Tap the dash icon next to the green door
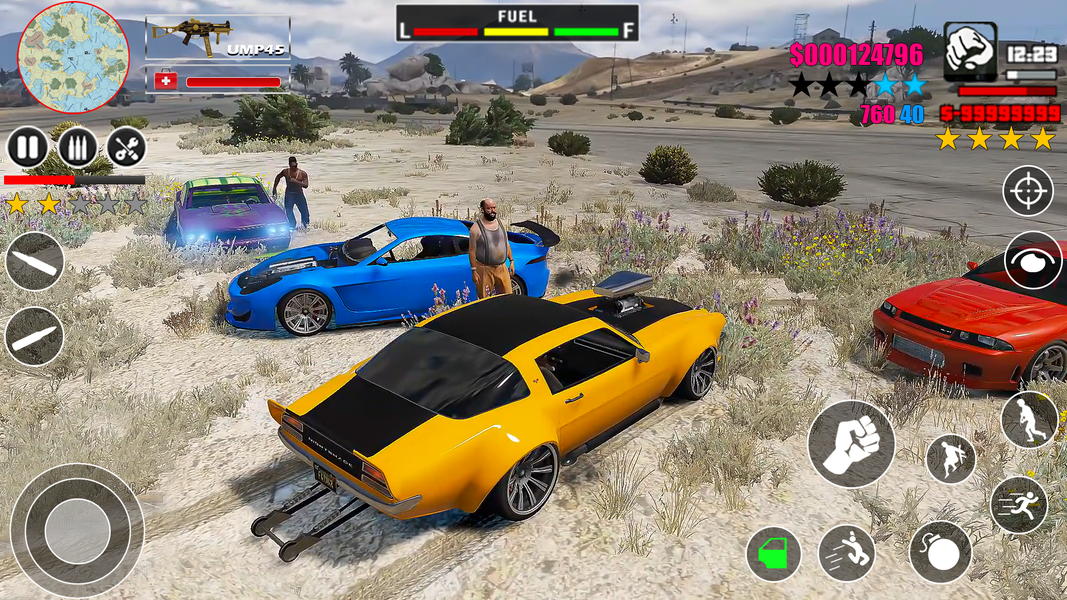 tap(846, 553)
